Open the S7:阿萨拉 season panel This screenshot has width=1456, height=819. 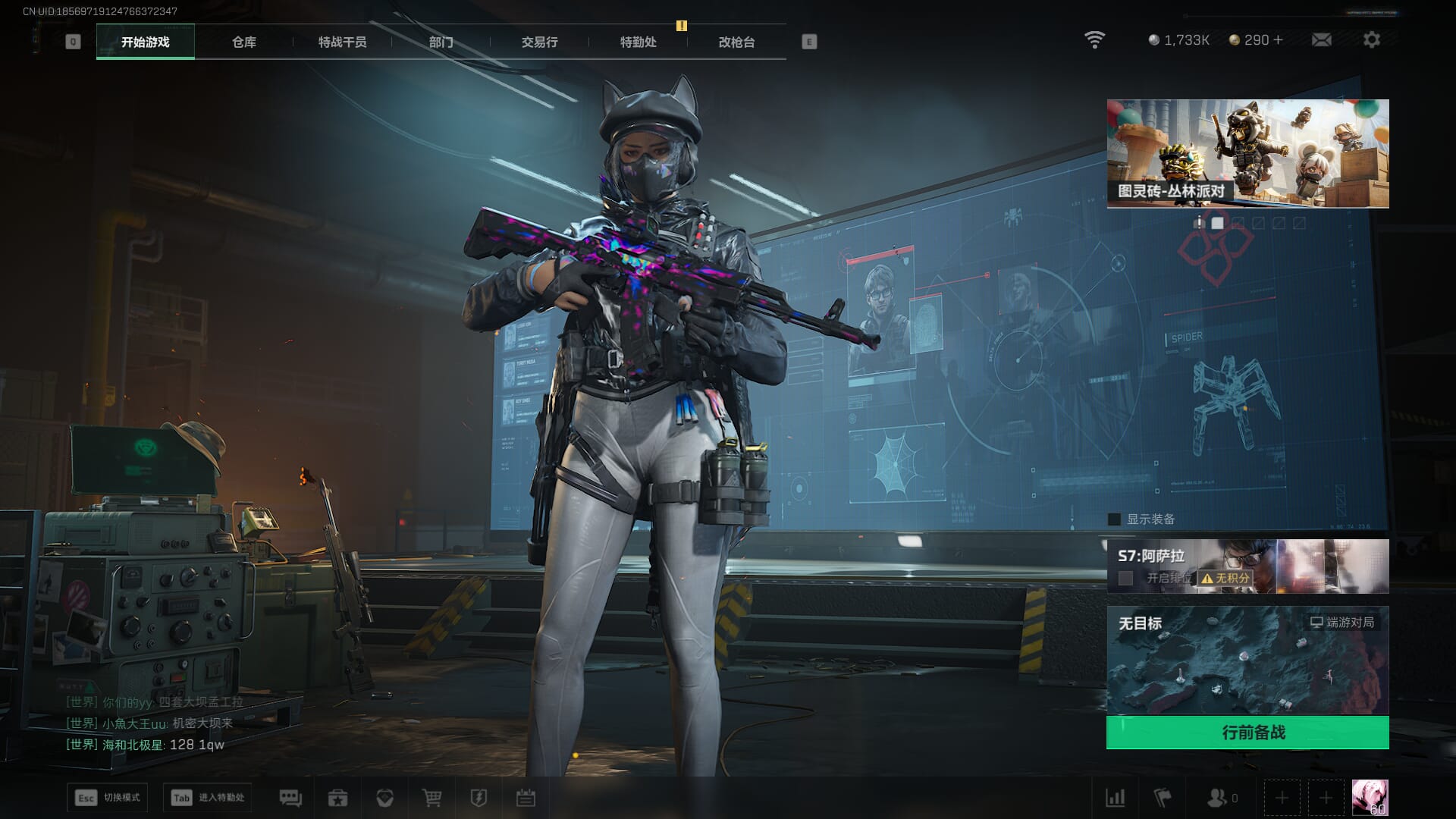(x=1247, y=566)
